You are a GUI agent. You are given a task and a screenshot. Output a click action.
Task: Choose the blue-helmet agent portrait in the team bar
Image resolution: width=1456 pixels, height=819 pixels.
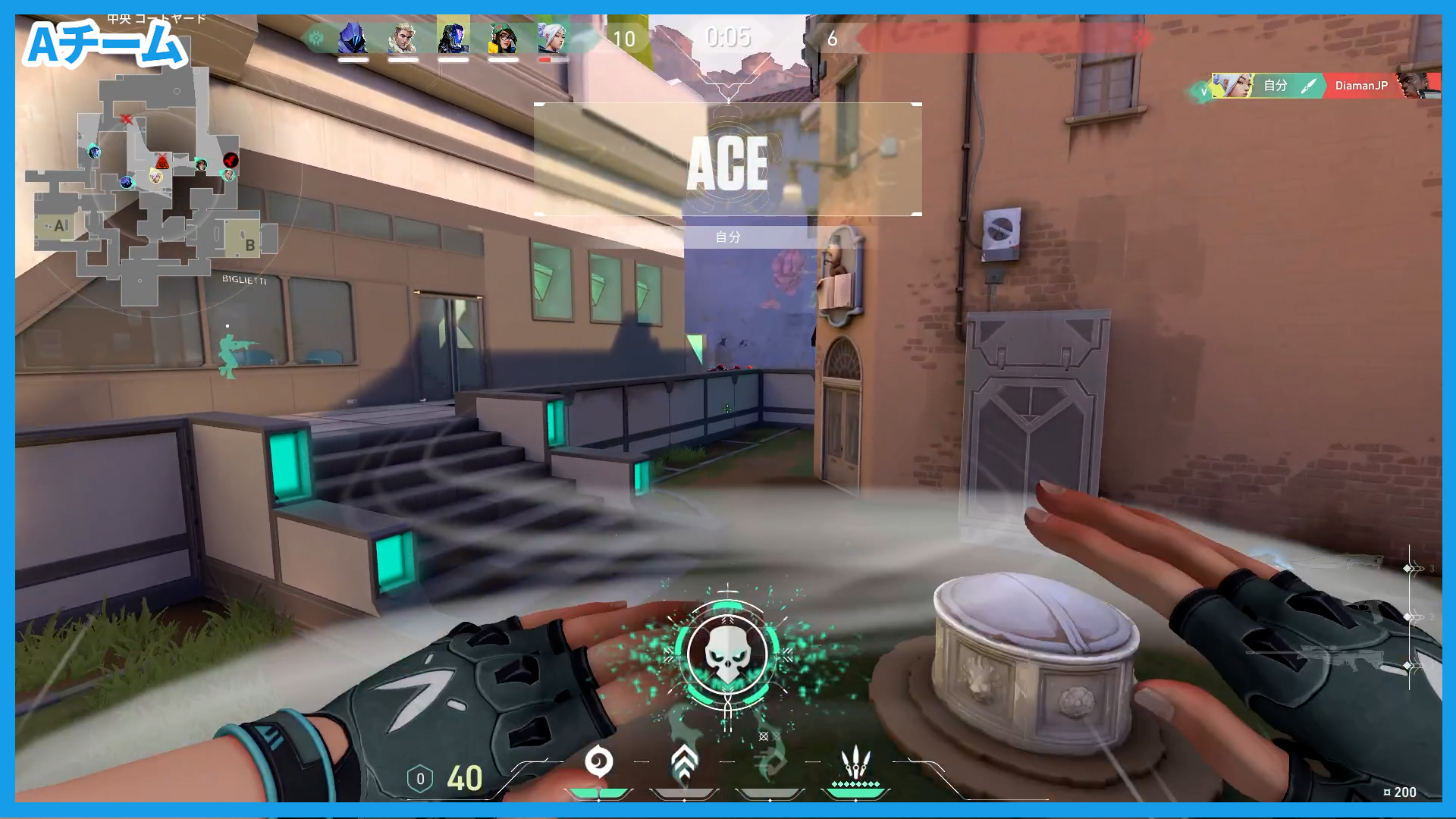(453, 38)
